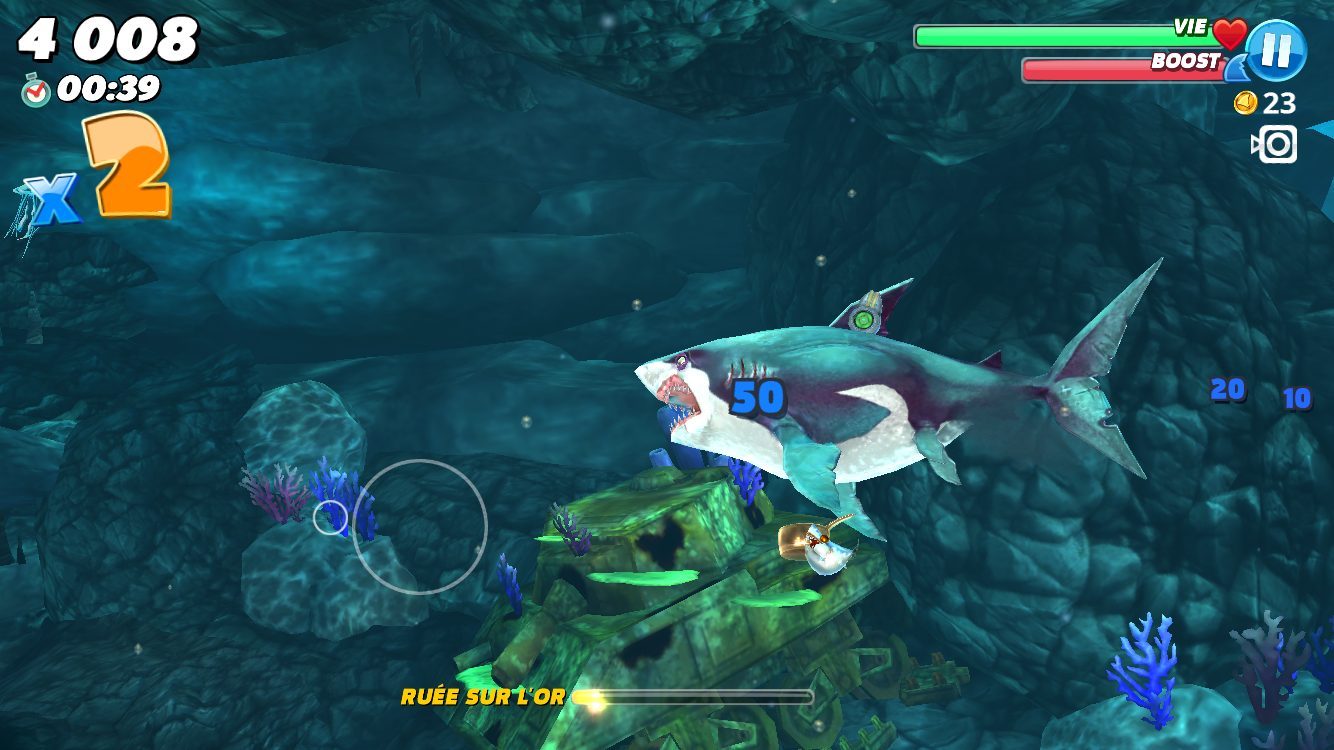Take a screenshot with the camera icon
This screenshot has width=1334, height=750.
tap(1275, 145)
